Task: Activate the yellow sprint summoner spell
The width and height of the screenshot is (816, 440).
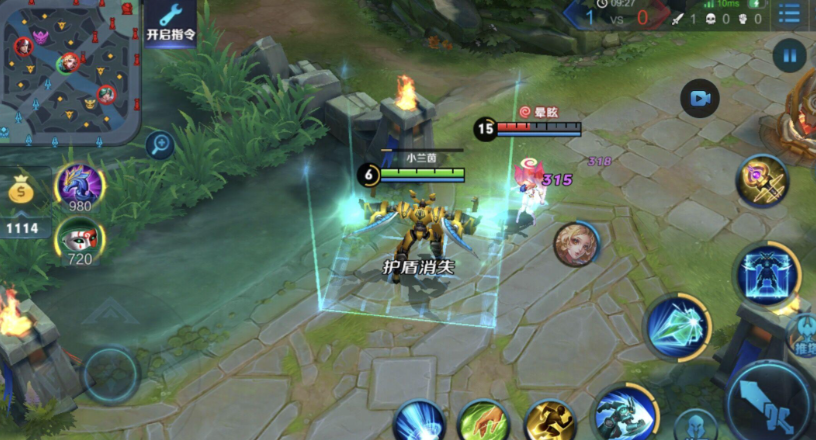Action: point(550,421)
